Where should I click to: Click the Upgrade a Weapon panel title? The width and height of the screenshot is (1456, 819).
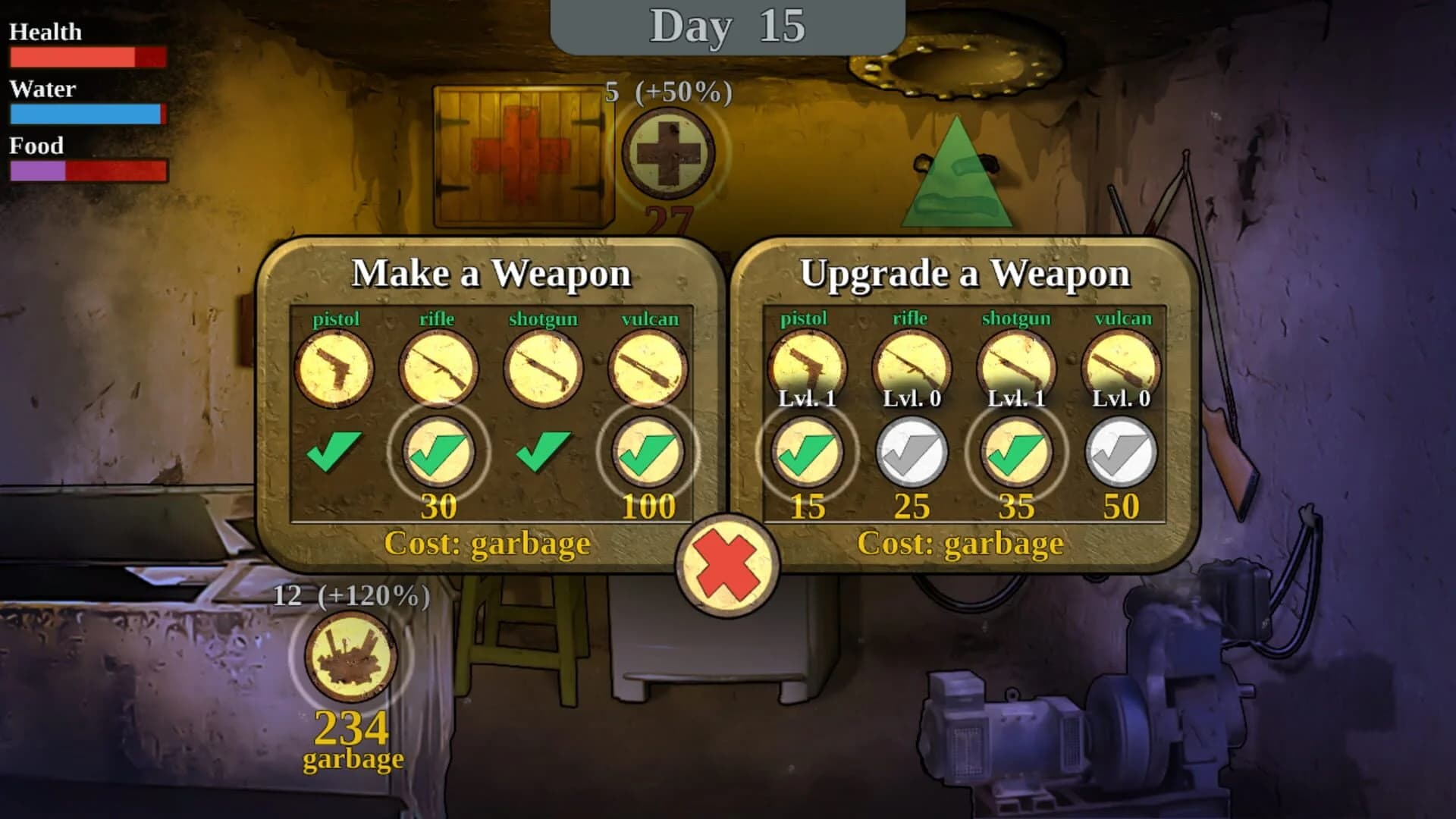pos(968,273)
